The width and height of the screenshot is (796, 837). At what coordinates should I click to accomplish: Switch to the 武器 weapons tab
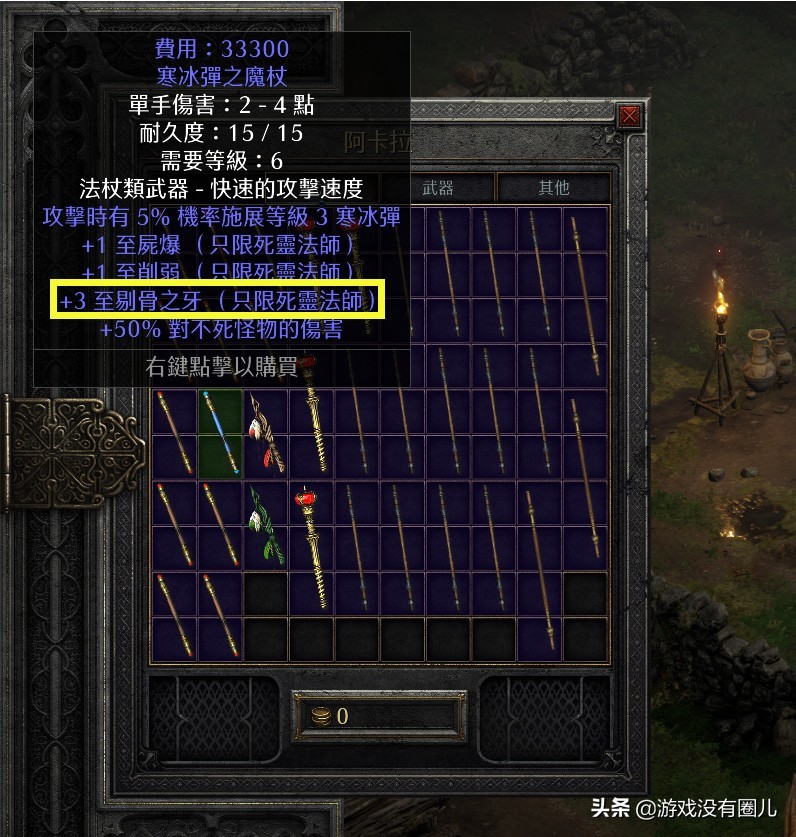438,187
